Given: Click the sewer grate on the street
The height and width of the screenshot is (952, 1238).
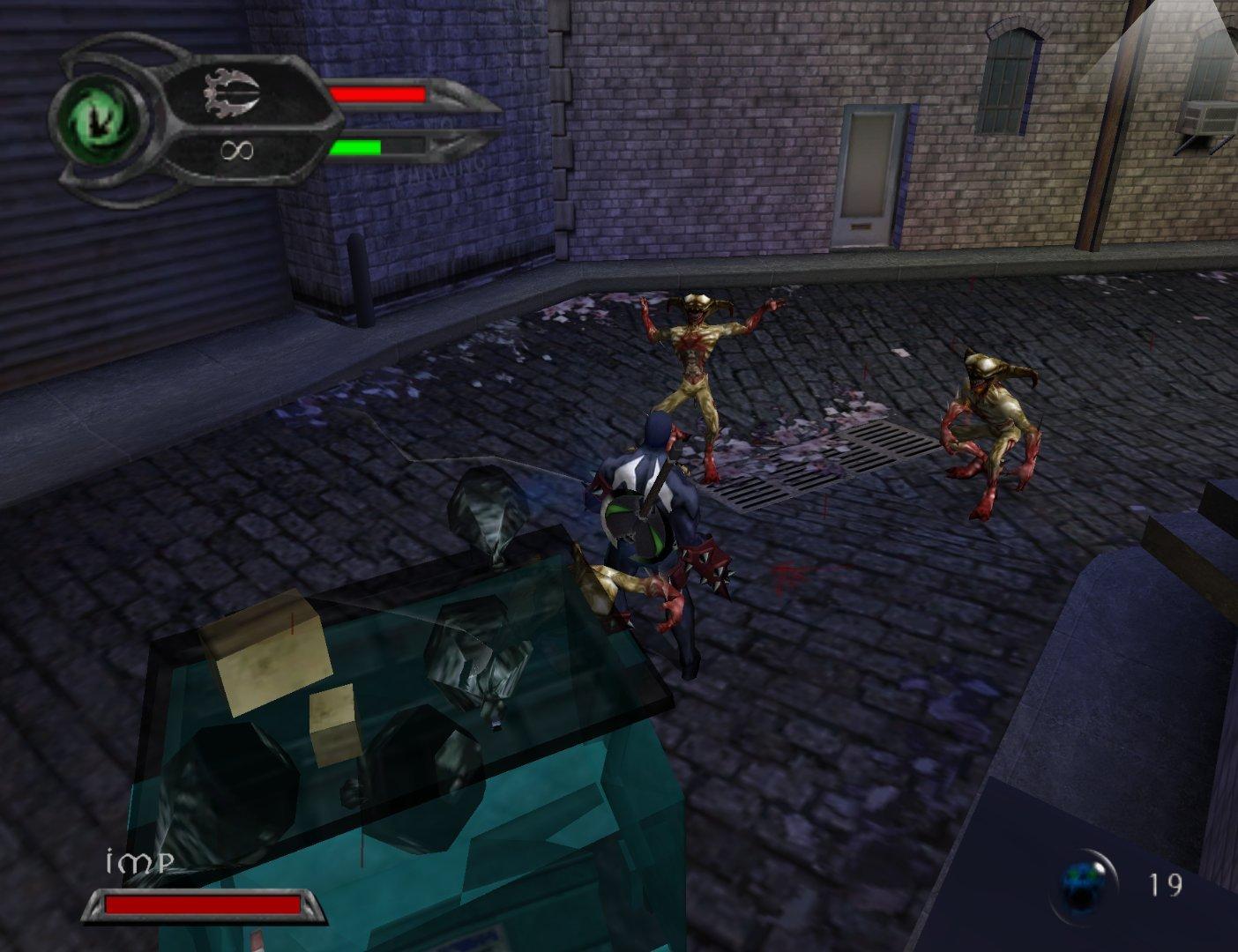Looking at the screenshot, I should (820, 463).
